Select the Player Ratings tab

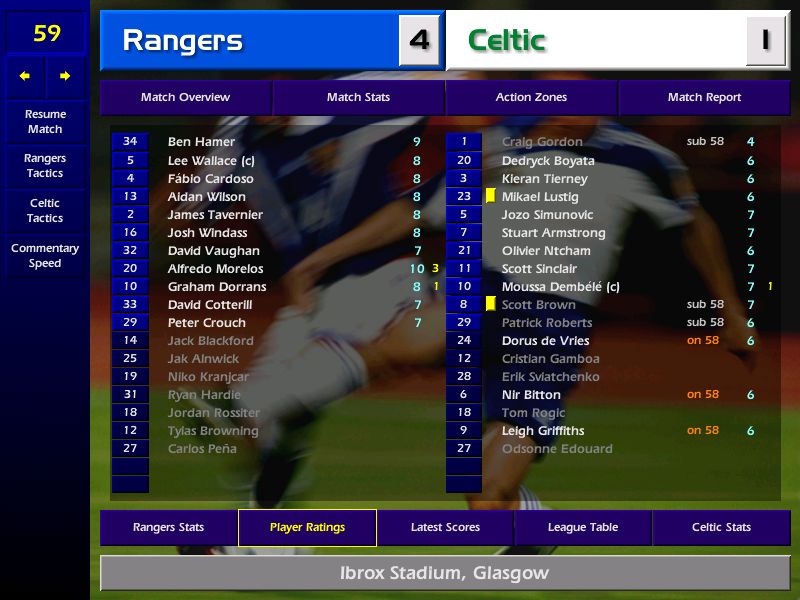click(307, 528)
